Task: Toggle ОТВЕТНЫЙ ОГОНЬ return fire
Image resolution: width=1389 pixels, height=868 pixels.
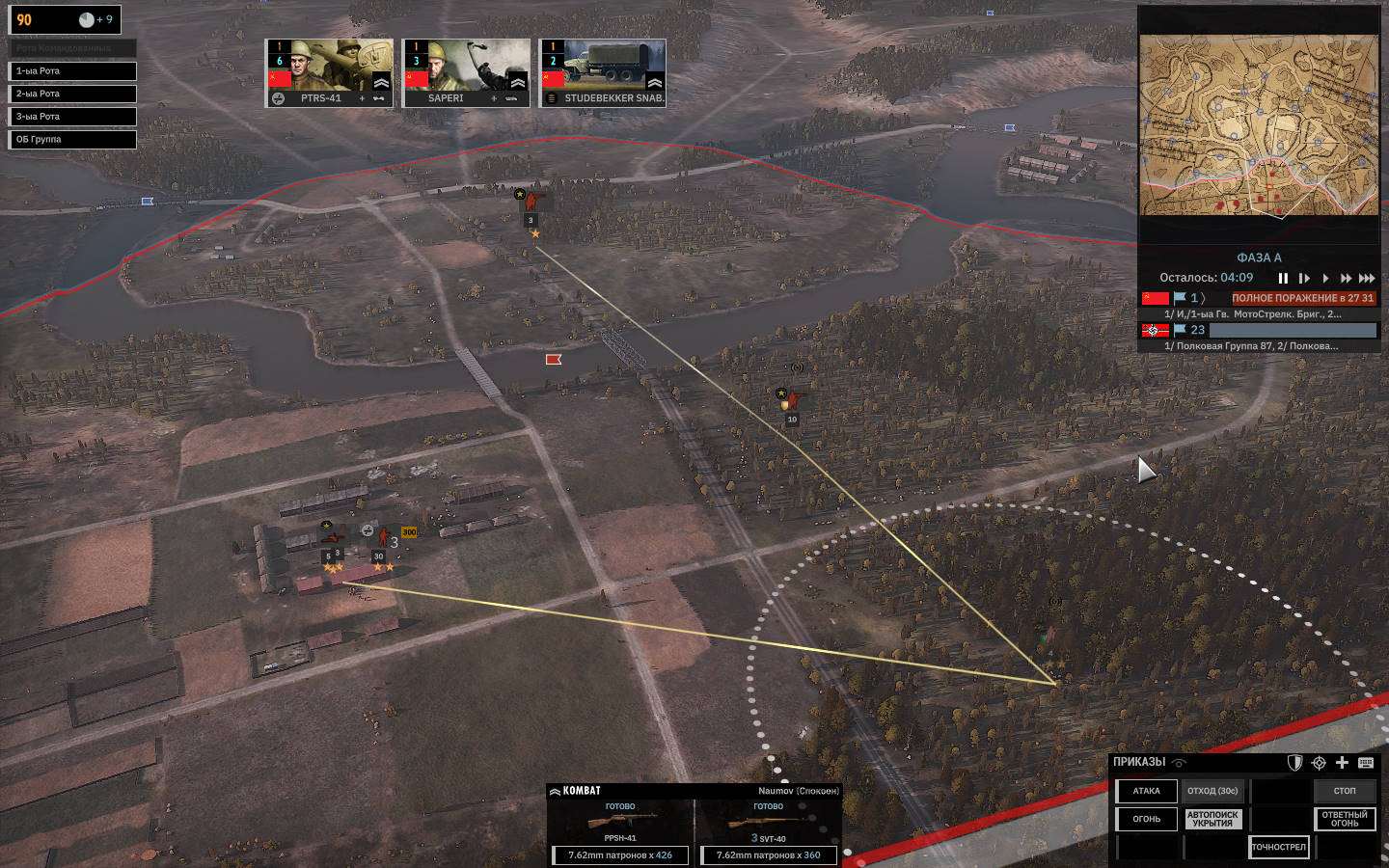Action: [1345, 819]
